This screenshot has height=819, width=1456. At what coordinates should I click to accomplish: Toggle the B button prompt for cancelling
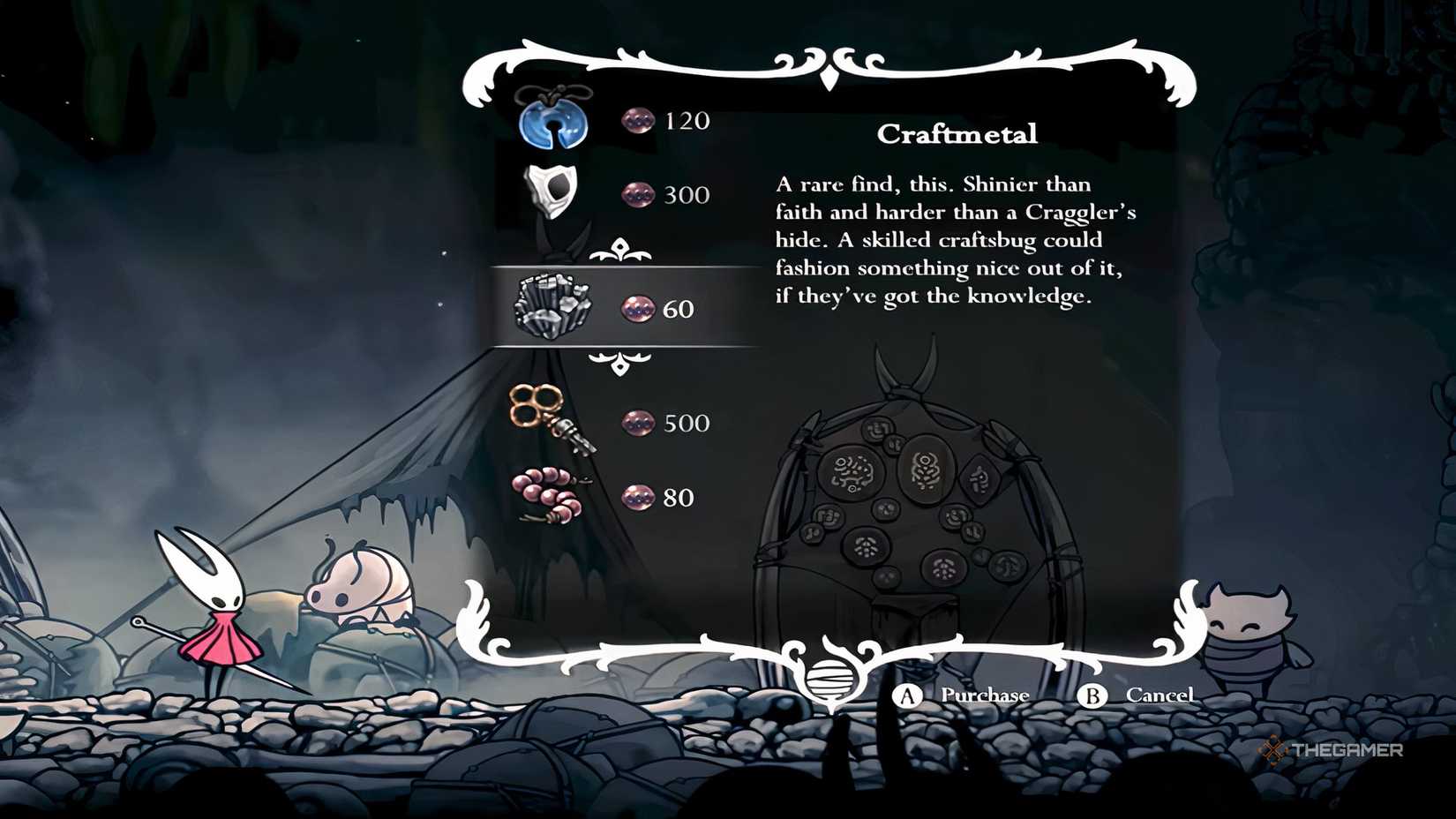[x=1092, y=695]
